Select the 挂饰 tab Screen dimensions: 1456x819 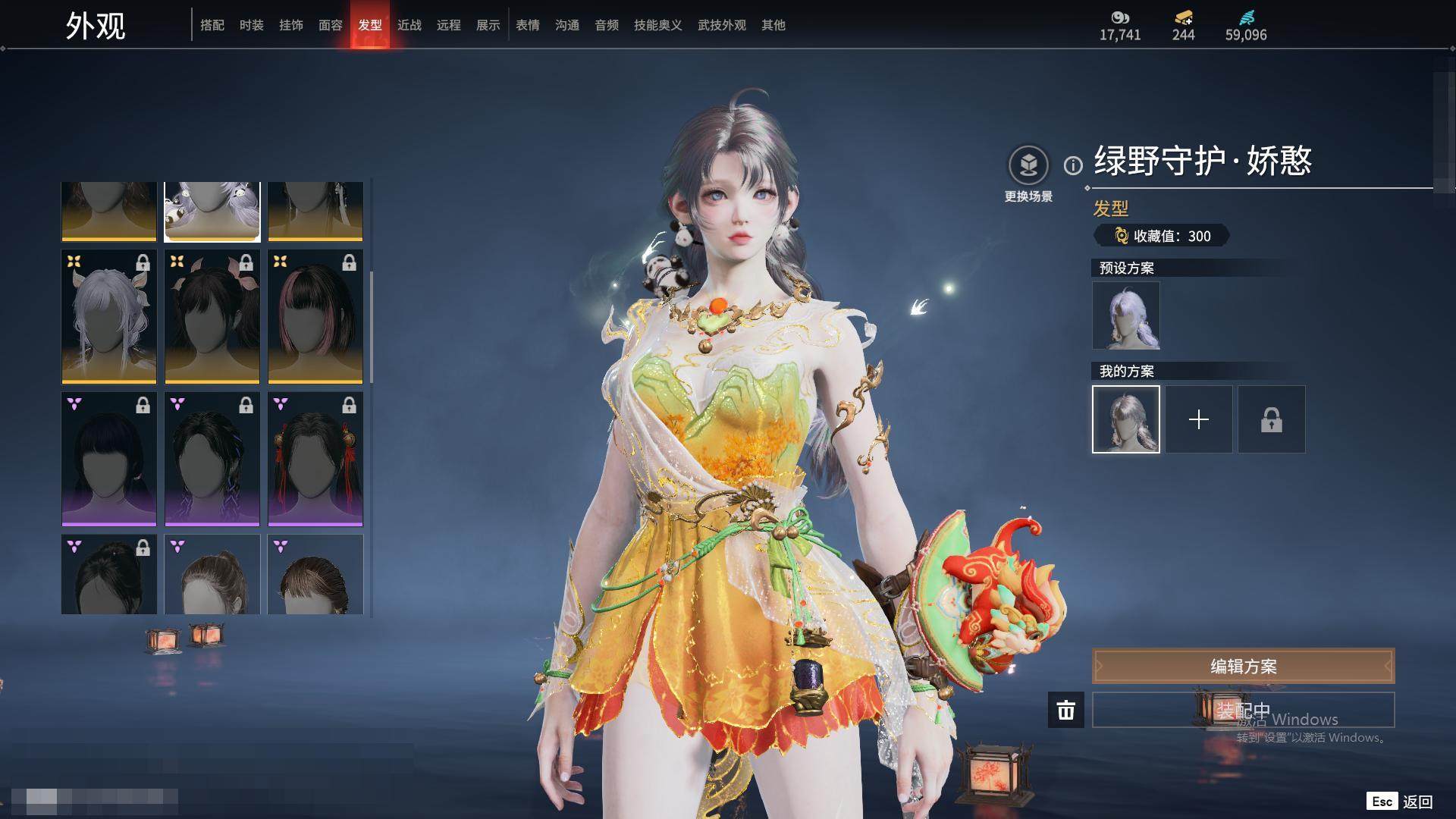click(x=290, y=25)
